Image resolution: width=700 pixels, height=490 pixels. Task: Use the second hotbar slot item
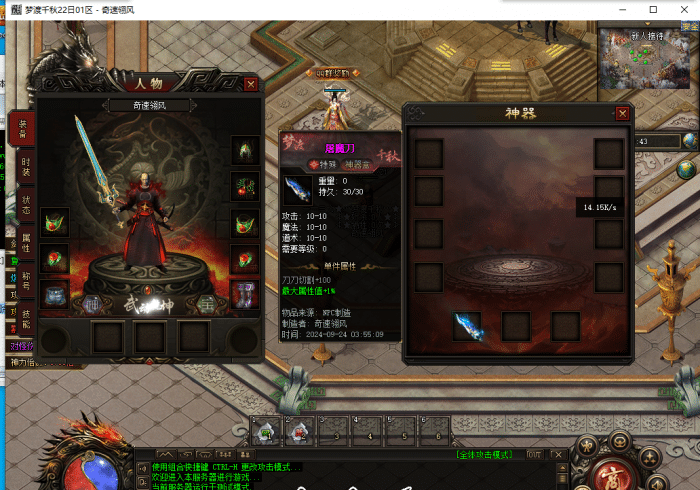[x=299, y=431]
